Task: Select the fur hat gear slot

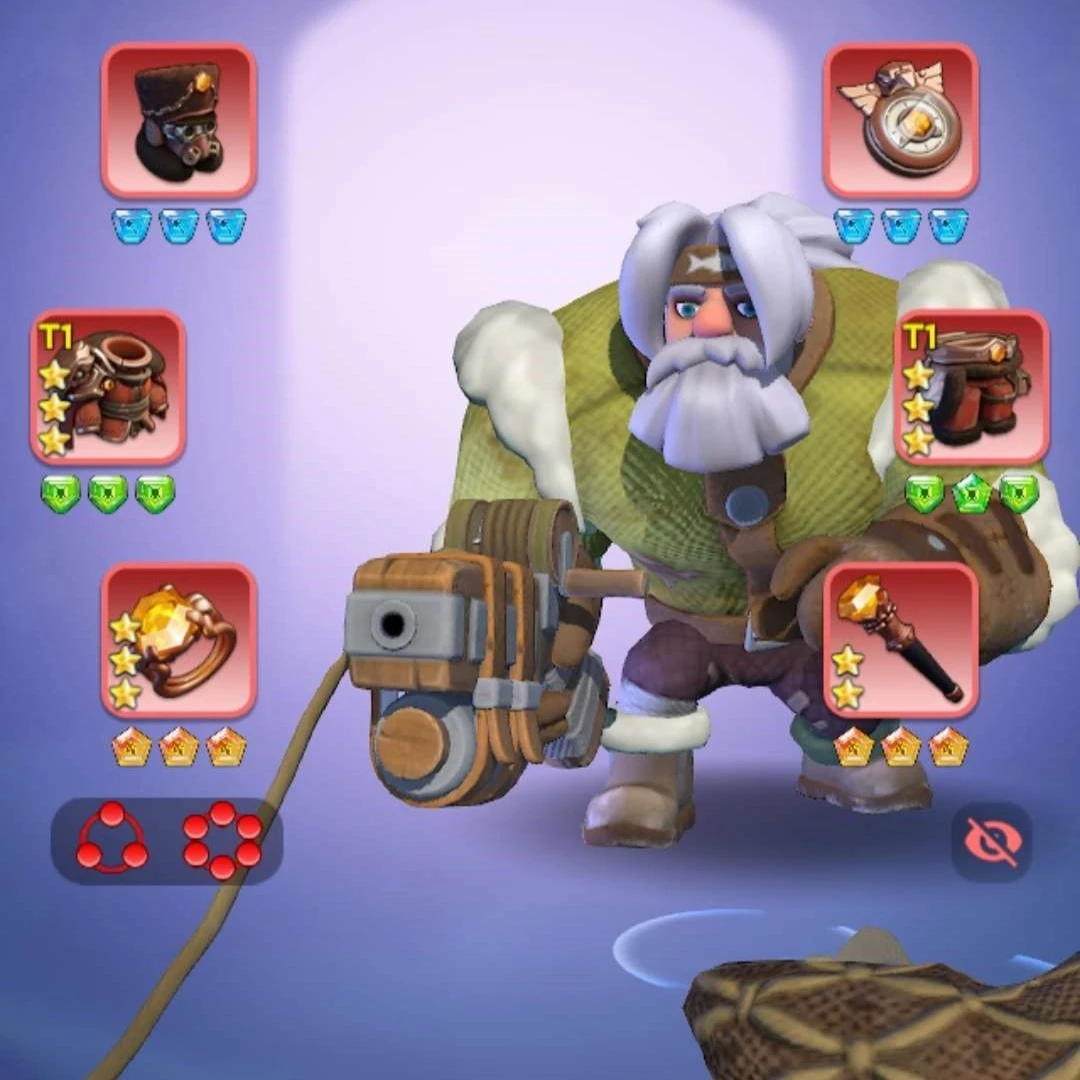Action: coord(179,120)
